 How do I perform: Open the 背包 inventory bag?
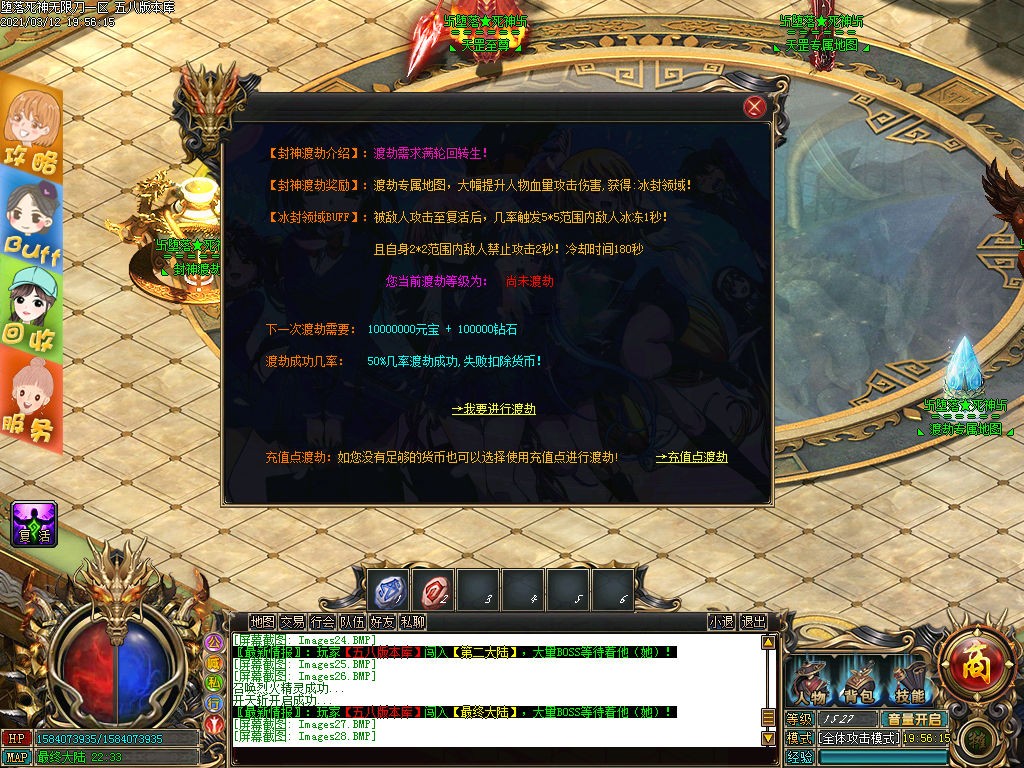coord(859,684)
